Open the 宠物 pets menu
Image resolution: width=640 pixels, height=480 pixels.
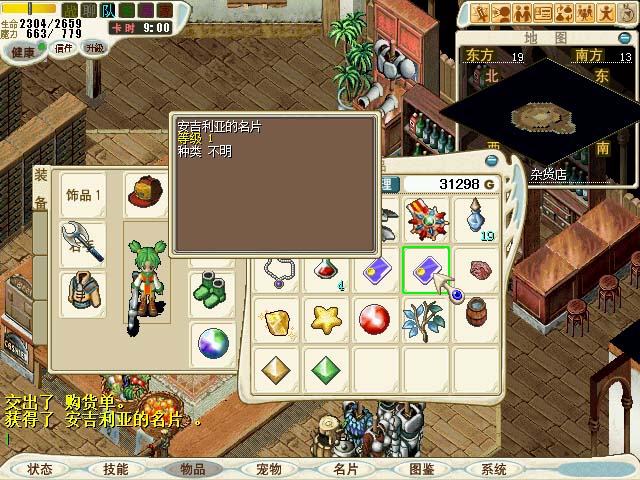coord(269,469)
